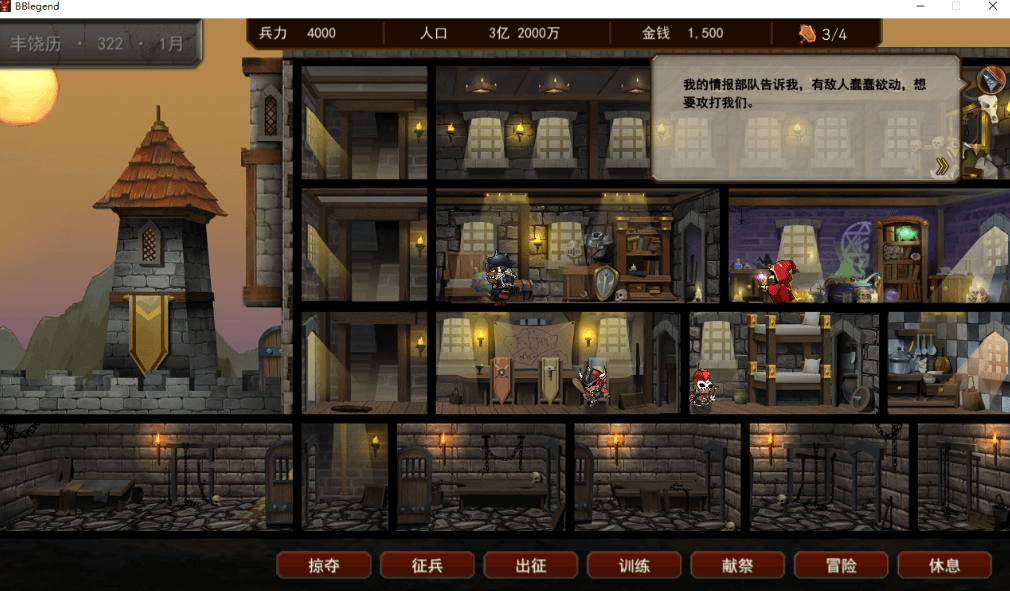This screenshot has height=591, width=1010.
Task: Launch an expedition with 出征
Action: [531, 565]
